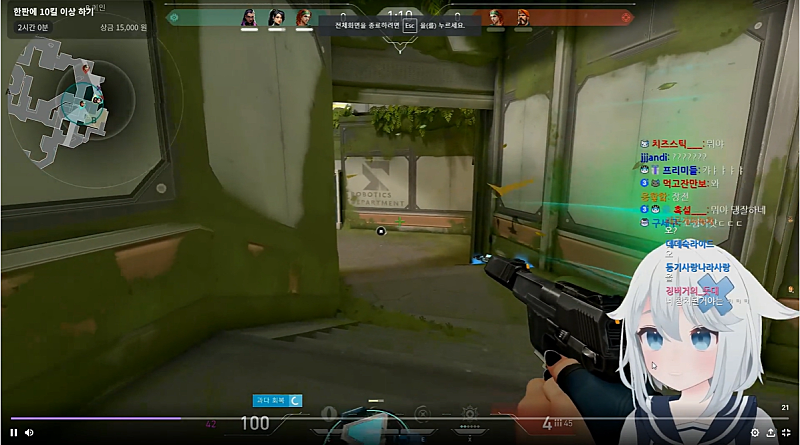
Task: Mute the video volume
Action: click(29, 432)
